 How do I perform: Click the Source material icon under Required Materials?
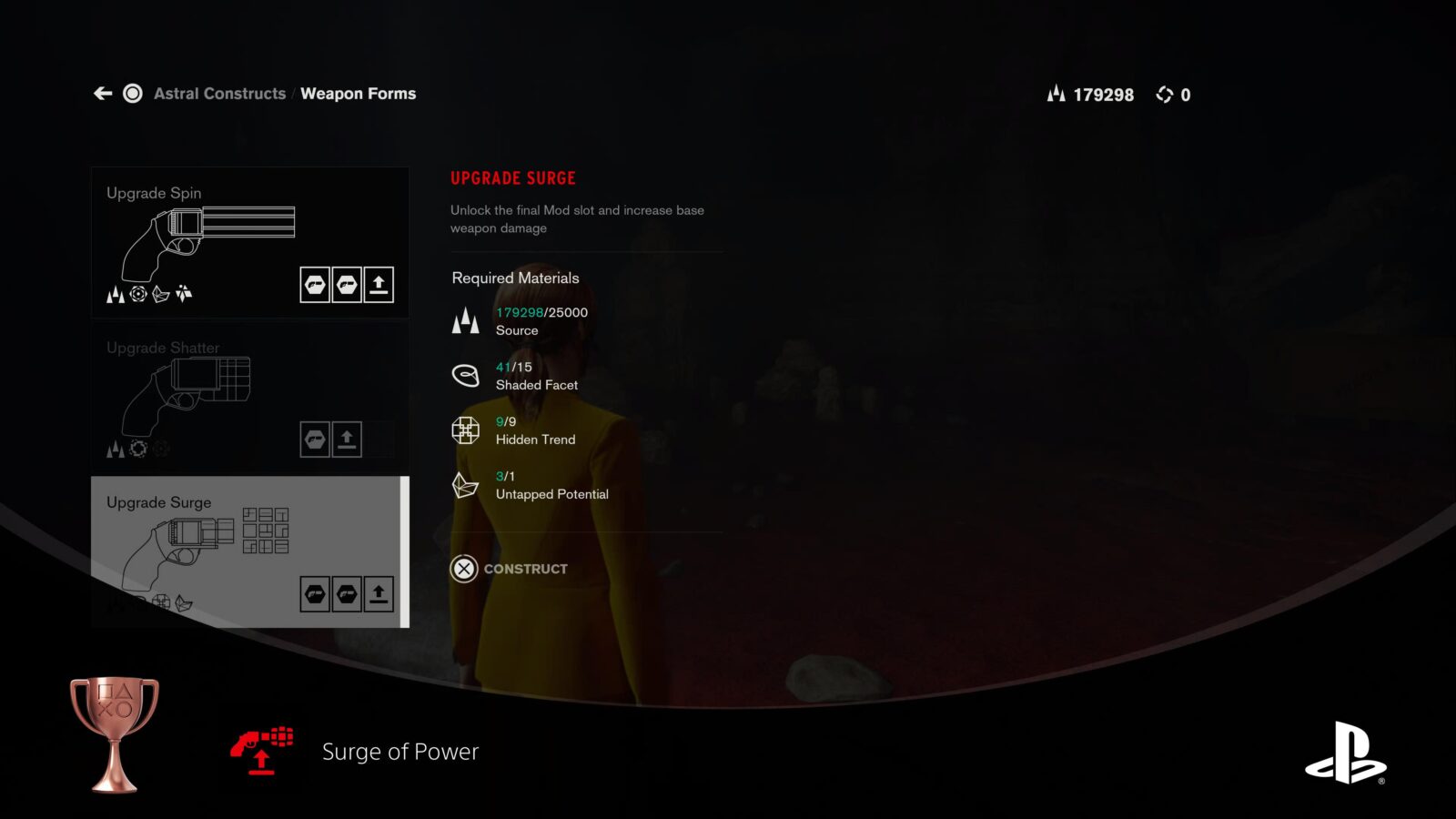(466, 320)
